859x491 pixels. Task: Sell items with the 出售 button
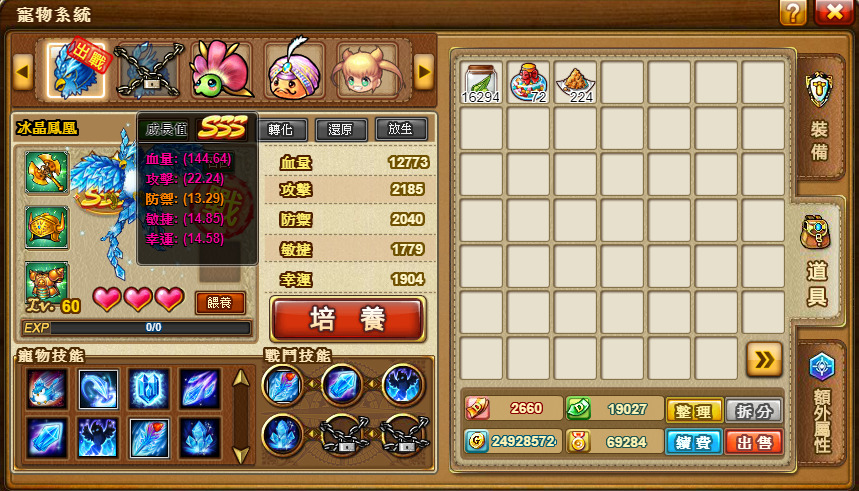tap(754, 442)
